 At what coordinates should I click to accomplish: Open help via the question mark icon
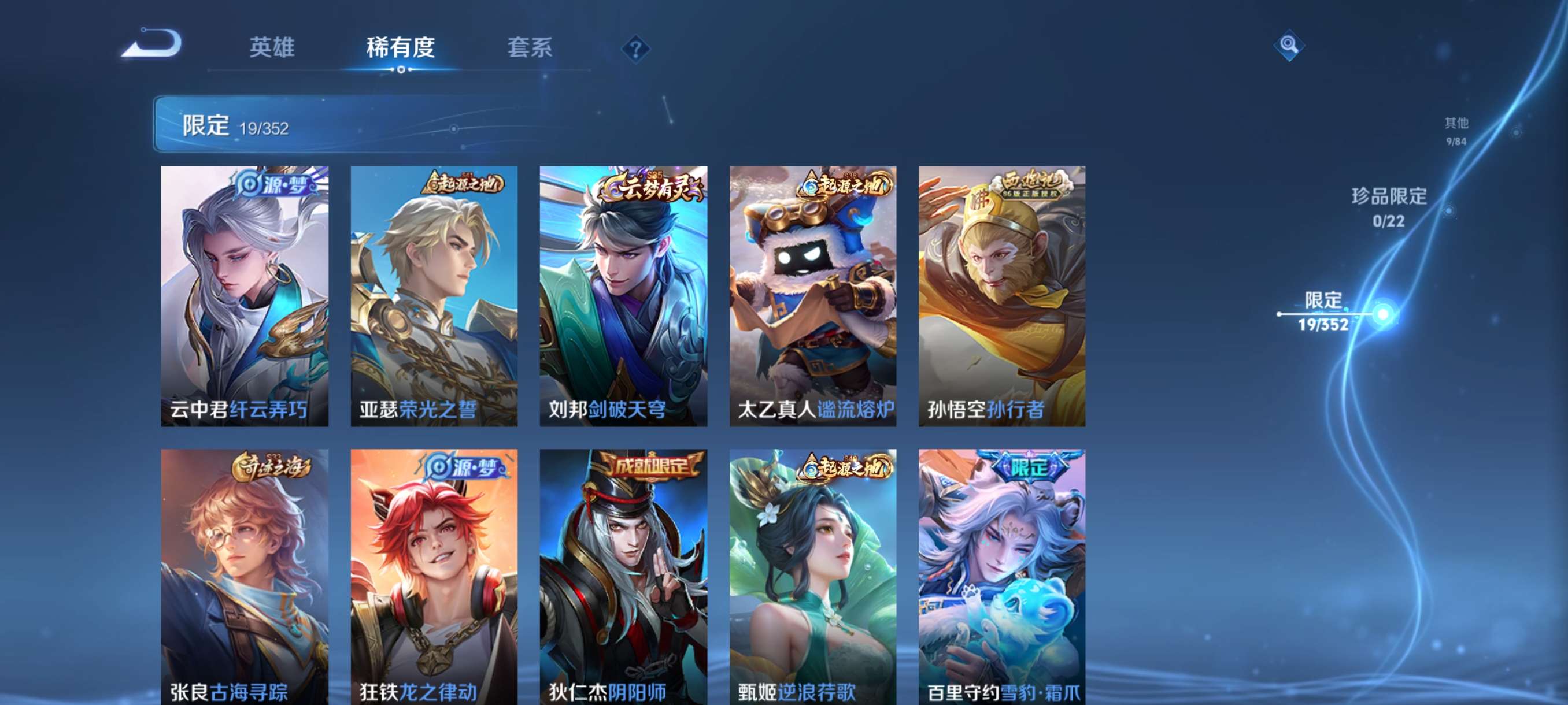(635, 49)
